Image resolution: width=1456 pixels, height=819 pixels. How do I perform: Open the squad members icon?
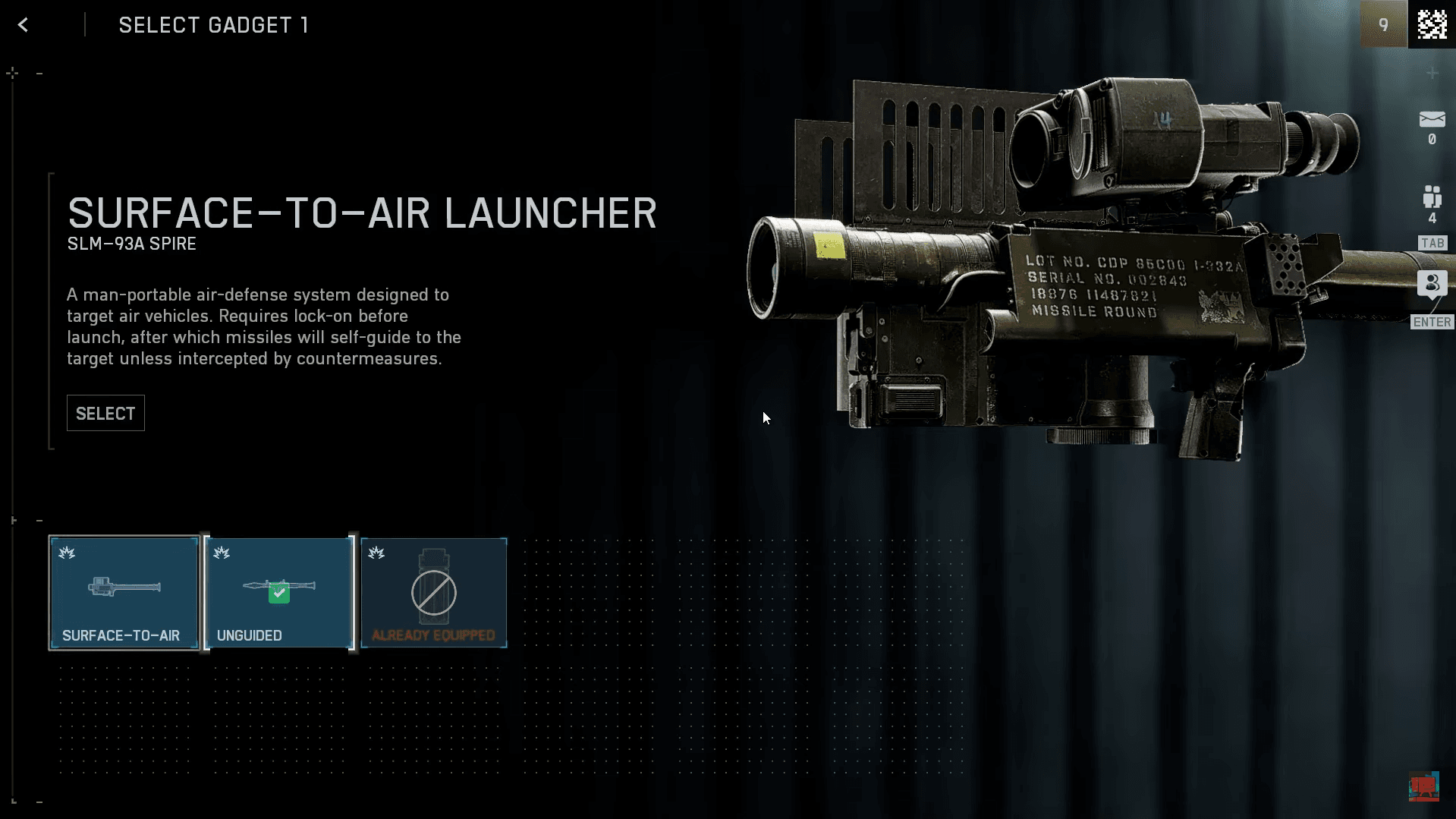click(1432, 198)
